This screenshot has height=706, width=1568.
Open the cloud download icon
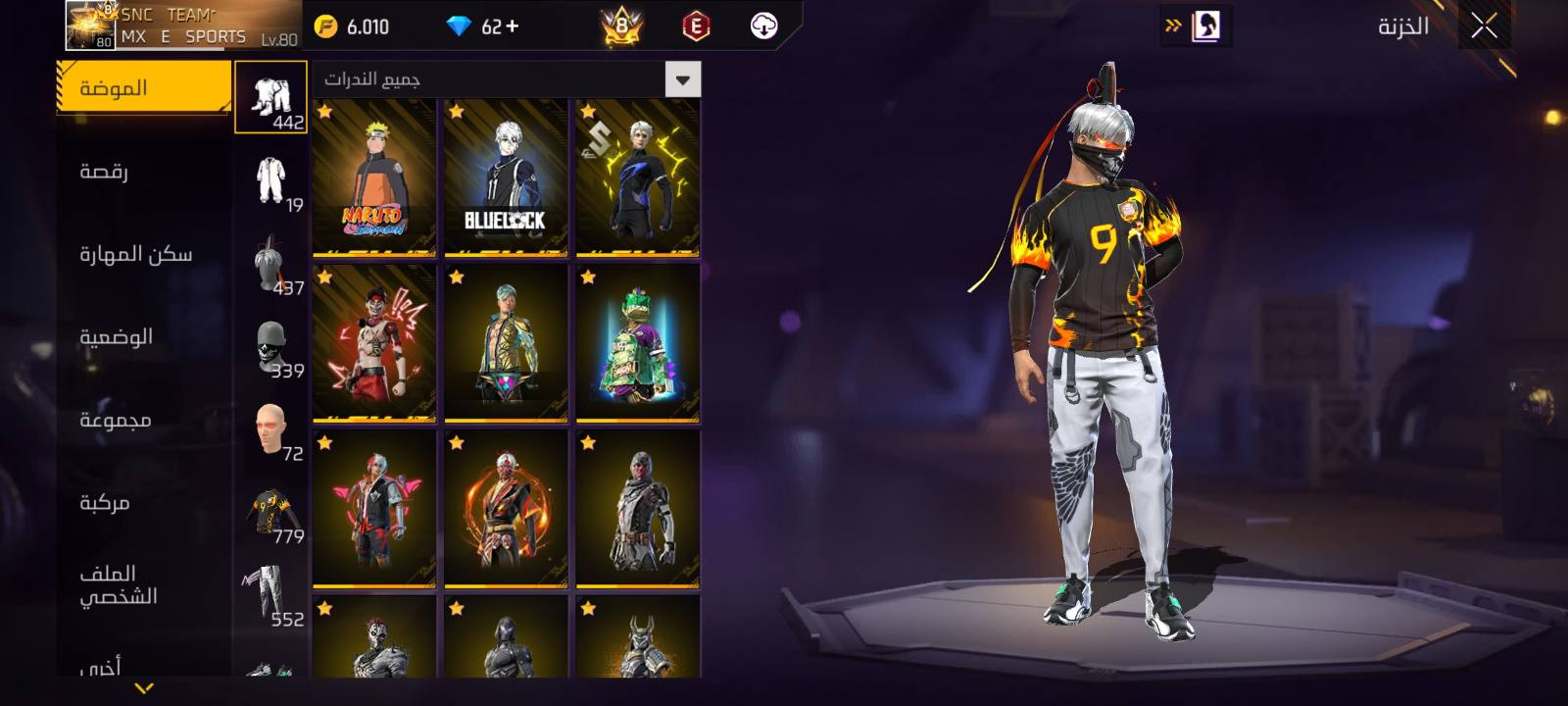coord(763,26)
